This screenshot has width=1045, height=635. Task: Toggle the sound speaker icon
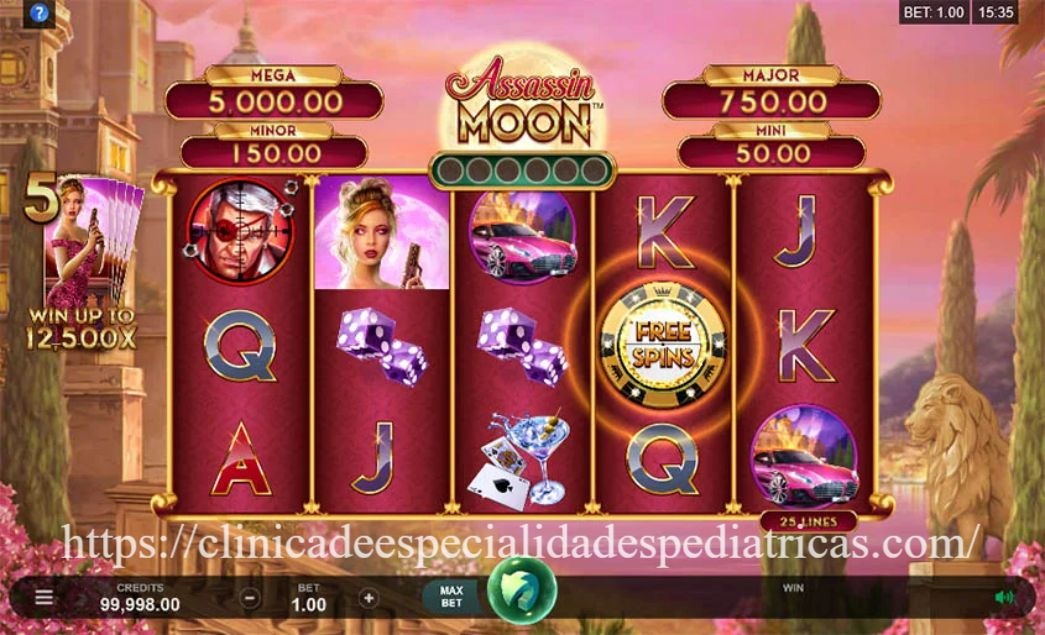tap(1003, 597)
